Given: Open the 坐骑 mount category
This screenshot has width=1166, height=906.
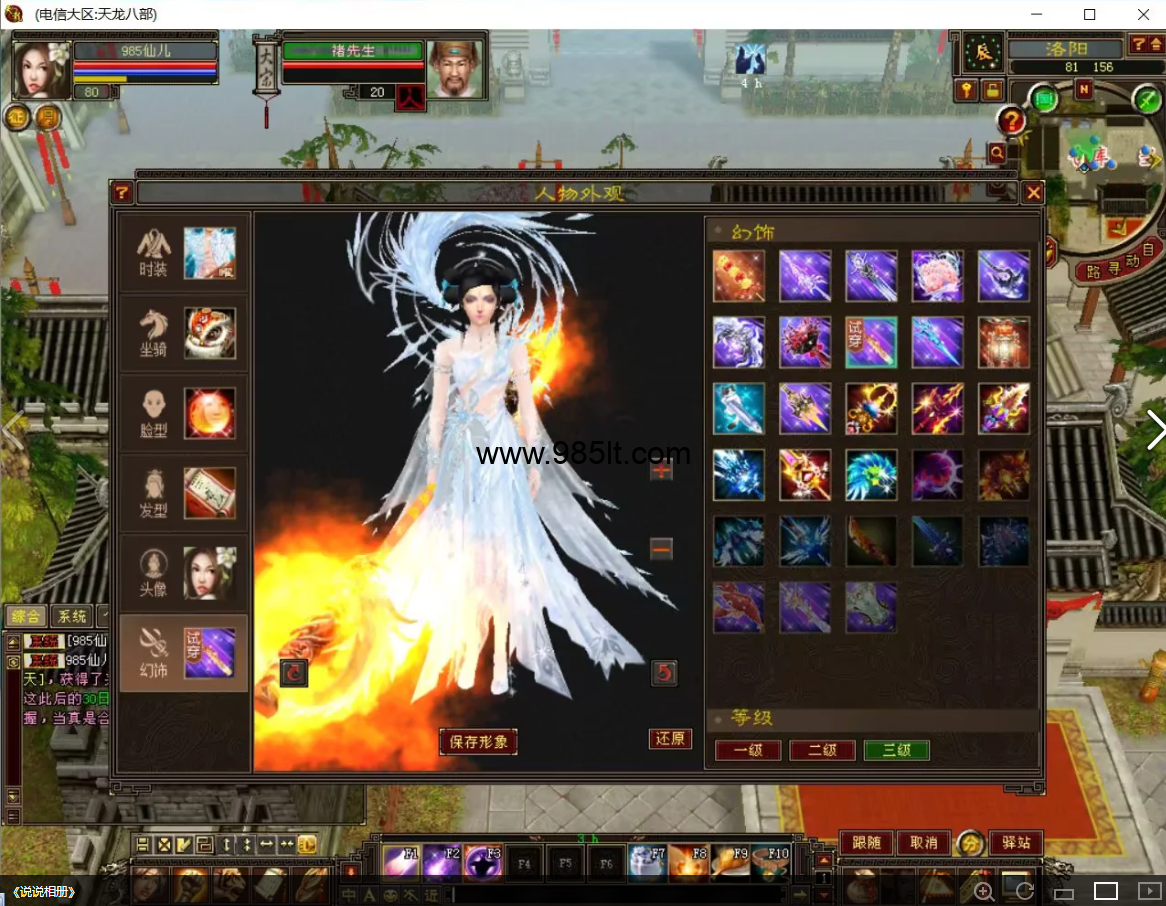Looking at the screenshot, I should [184, 333].
